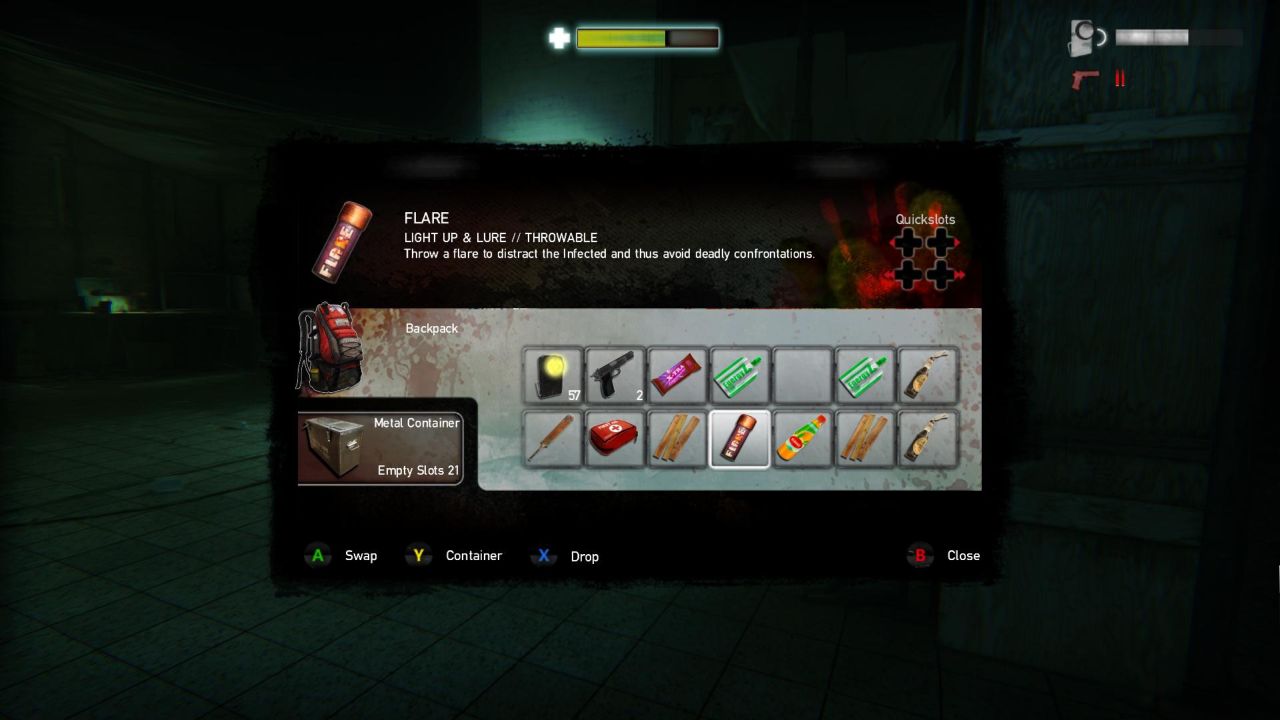Image resolution: width=1280 pixels, height=720 pixels.
Task: Select the Molotov cocktail in the top row
Action: (928, 375)
